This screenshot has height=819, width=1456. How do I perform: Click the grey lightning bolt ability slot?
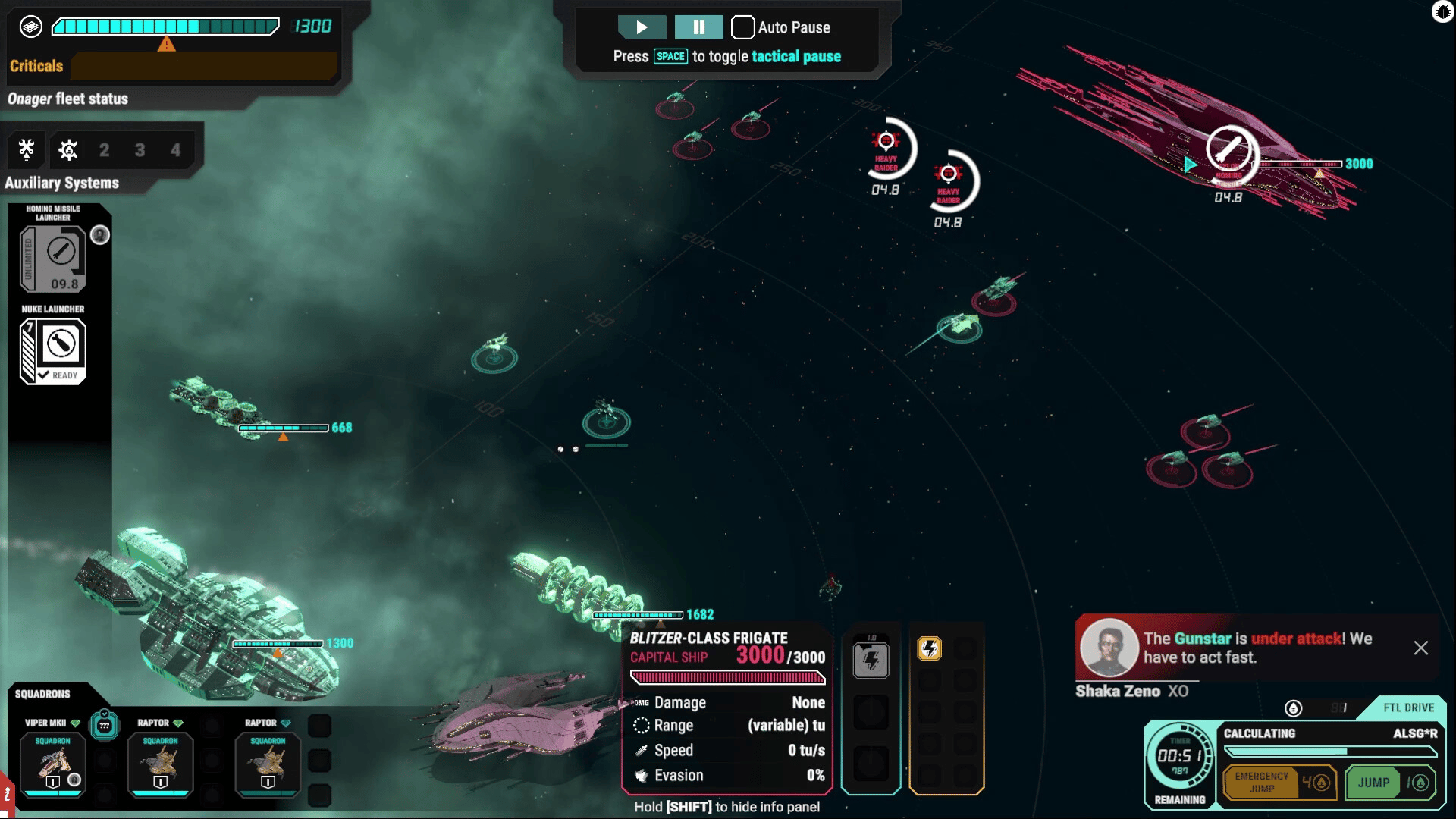[x=871, y=660]
